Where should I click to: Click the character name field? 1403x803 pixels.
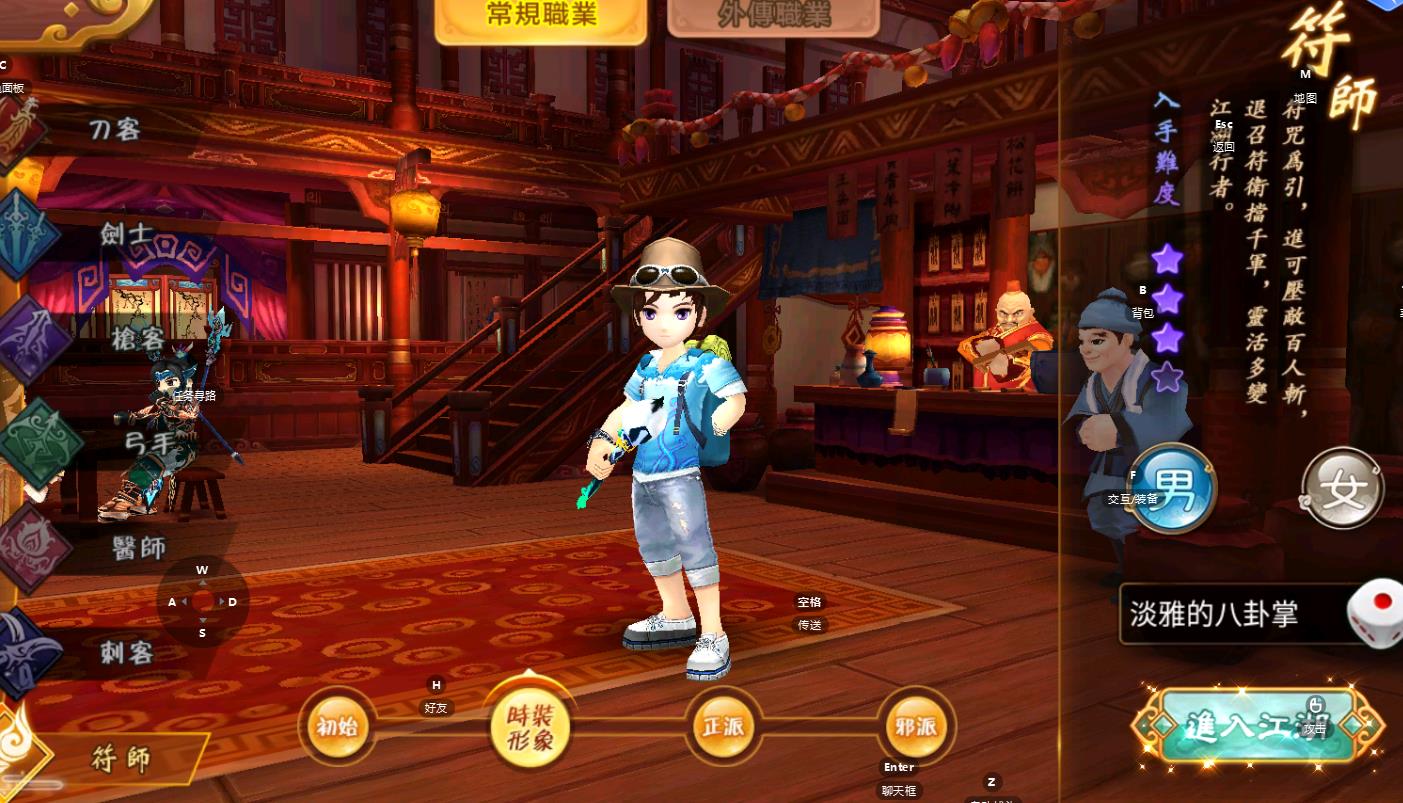1230,614
